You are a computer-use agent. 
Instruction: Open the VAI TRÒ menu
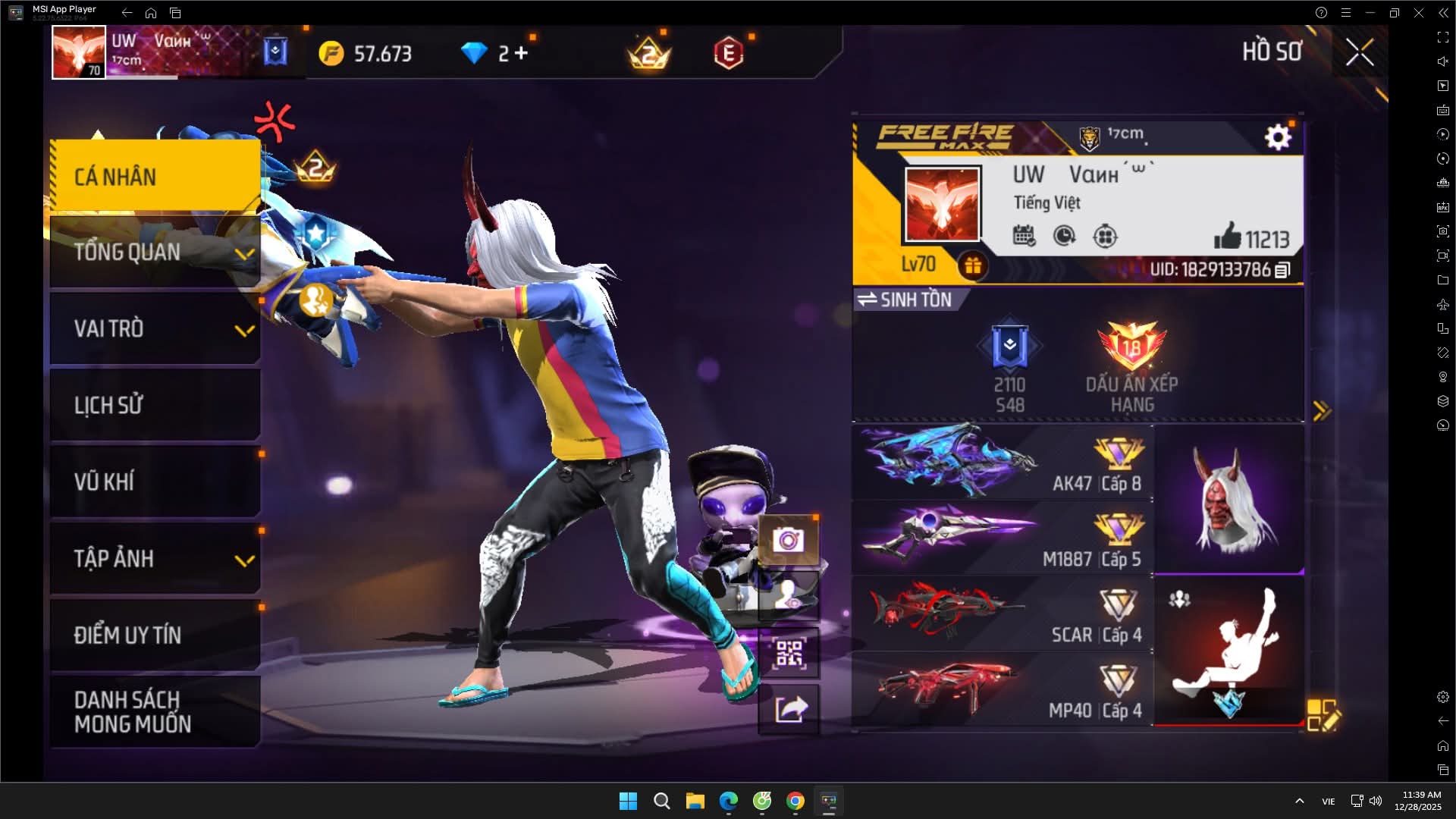[155, 329]
